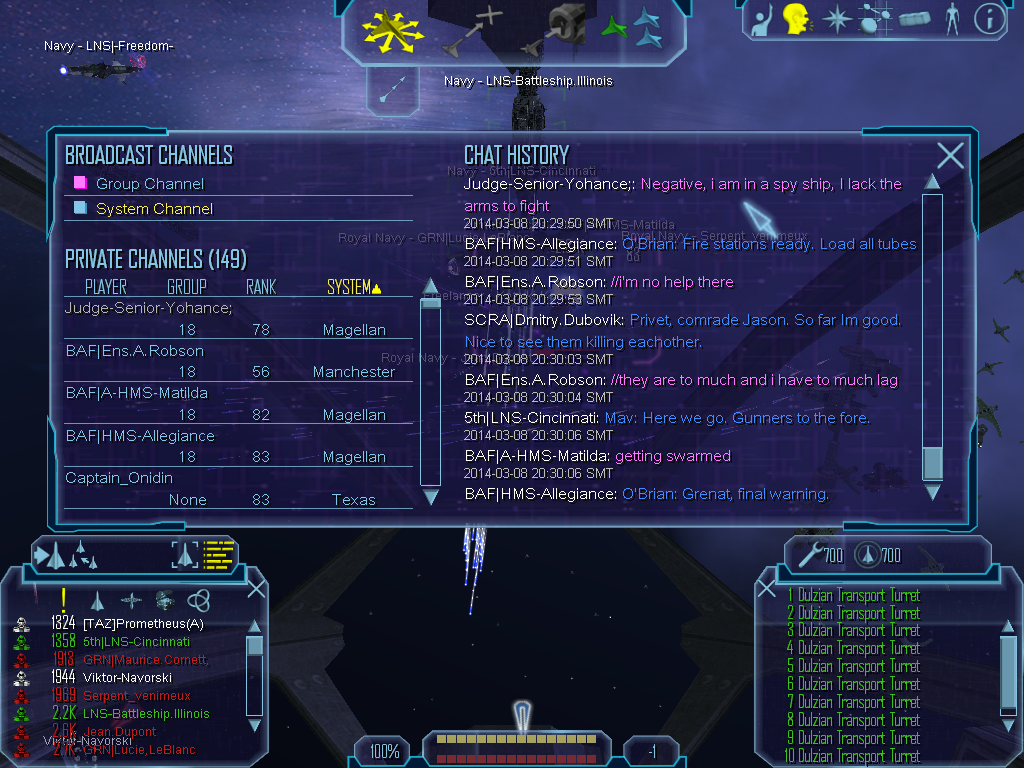Image resolution: width=1024 pixels, height=768 pixels.
Task: Select the System Channel broadcast option
Action: point(154,209)
